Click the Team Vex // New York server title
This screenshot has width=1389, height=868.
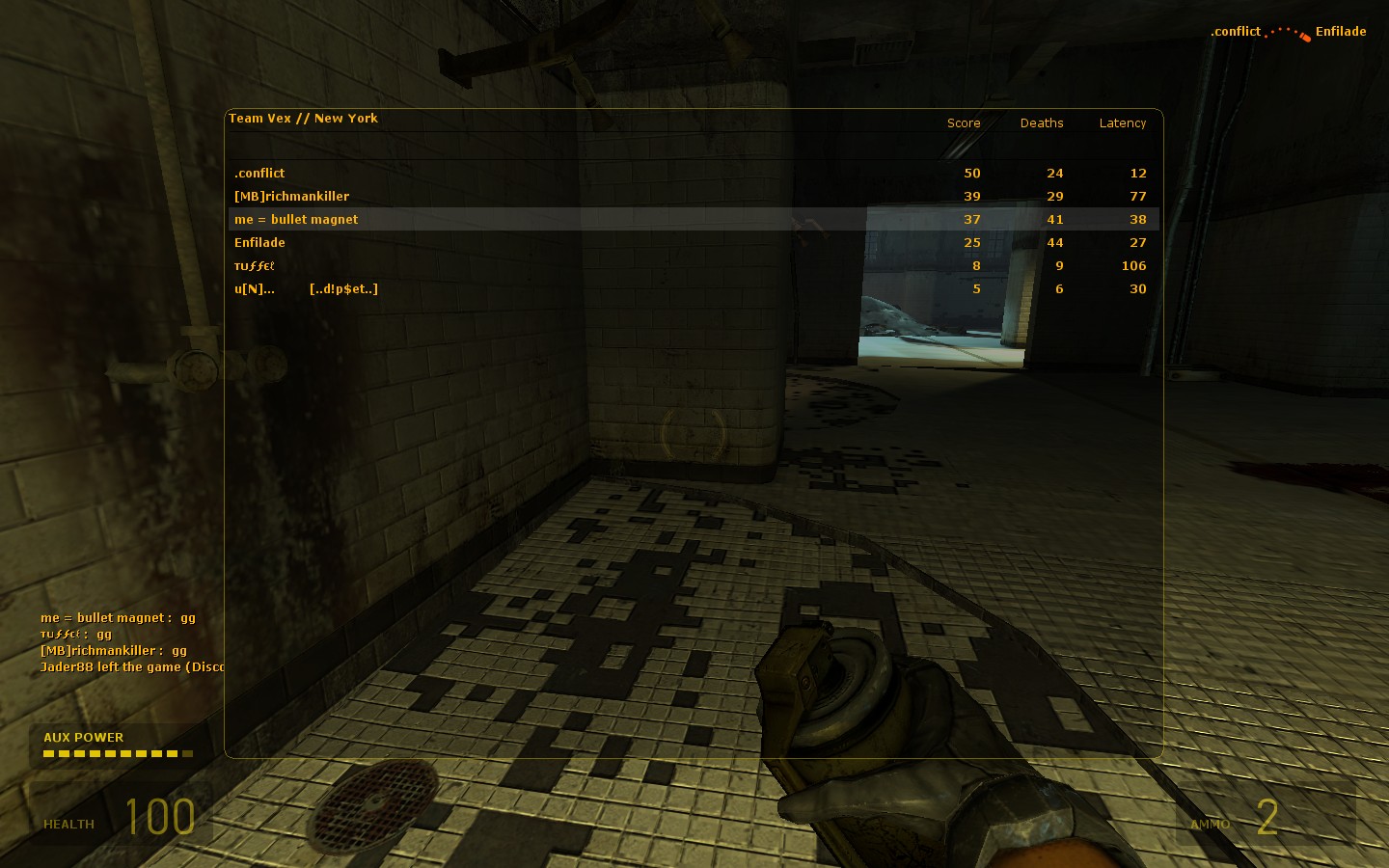point(303,118)
